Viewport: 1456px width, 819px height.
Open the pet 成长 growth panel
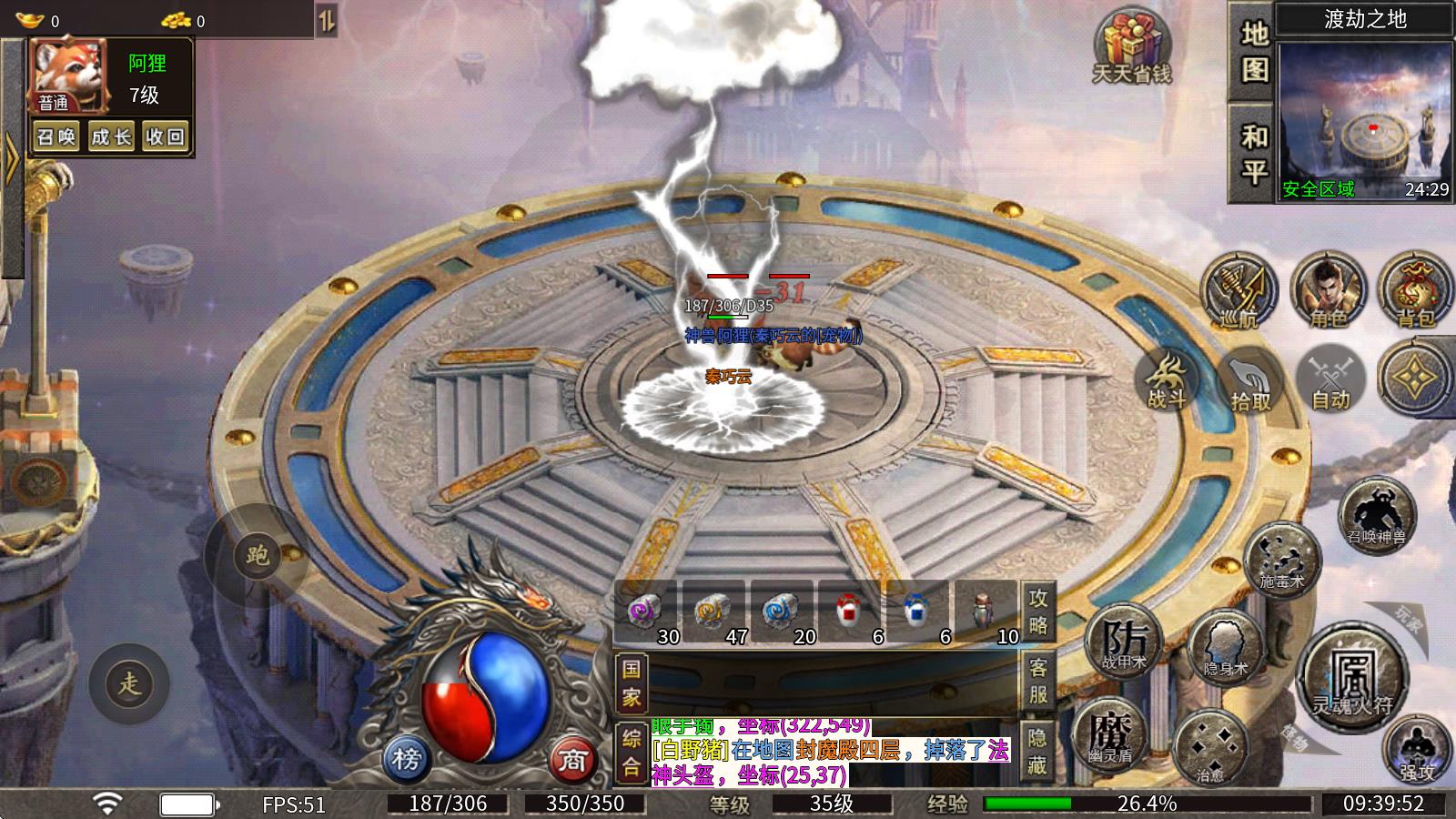click(111, 136)
